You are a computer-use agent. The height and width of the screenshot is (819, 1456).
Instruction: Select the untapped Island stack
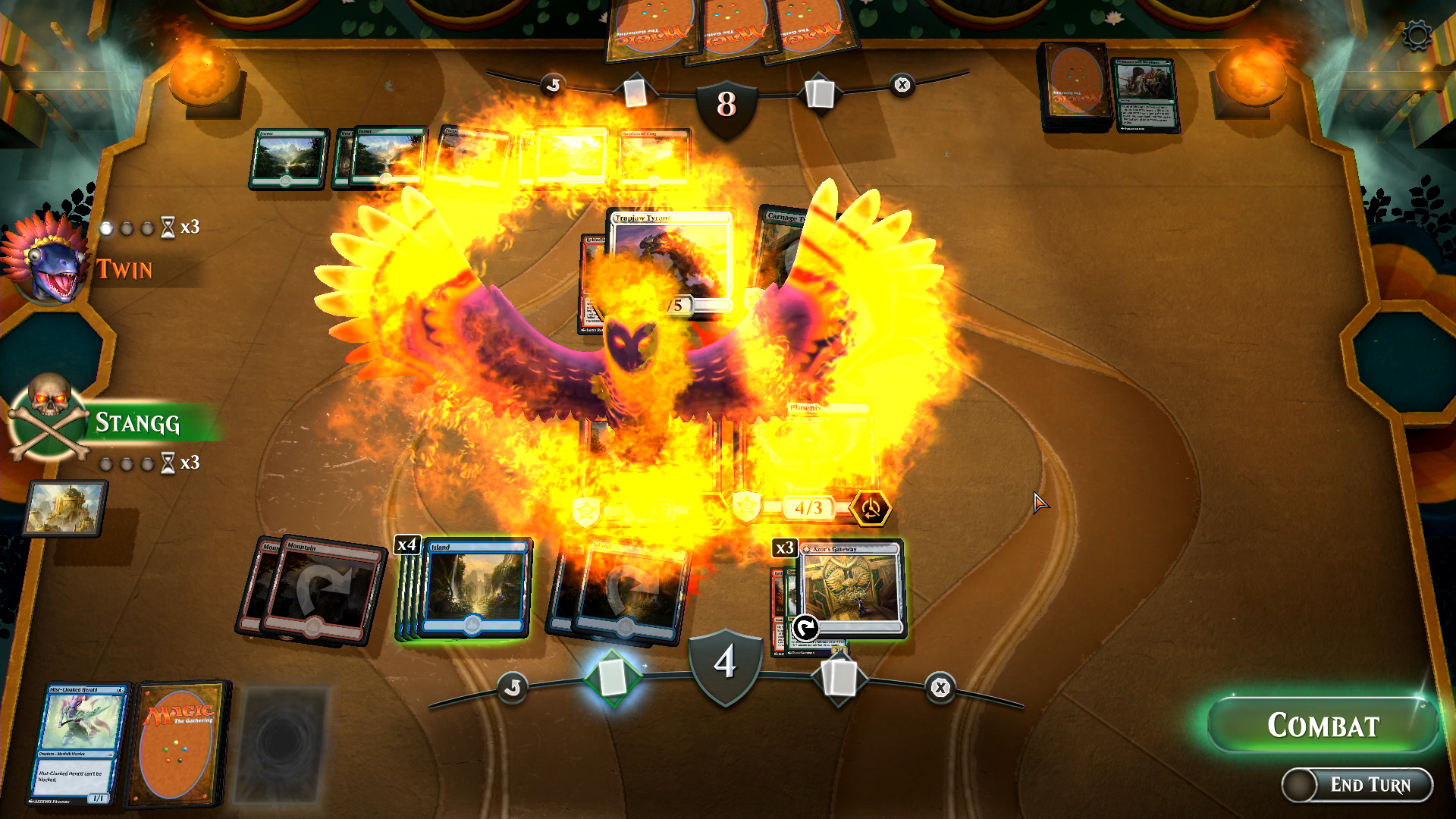474,588
